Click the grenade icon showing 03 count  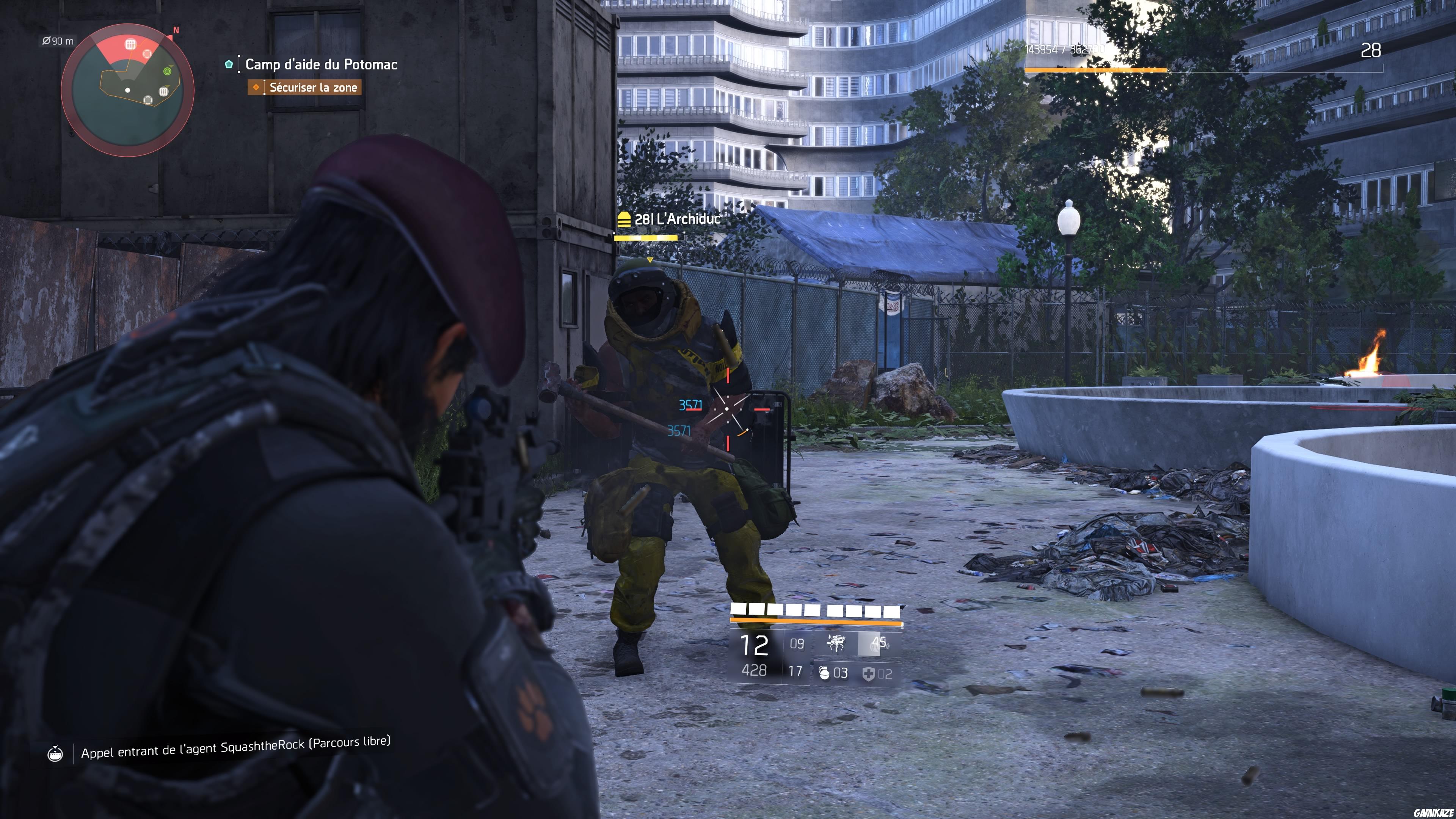point(824,673)
